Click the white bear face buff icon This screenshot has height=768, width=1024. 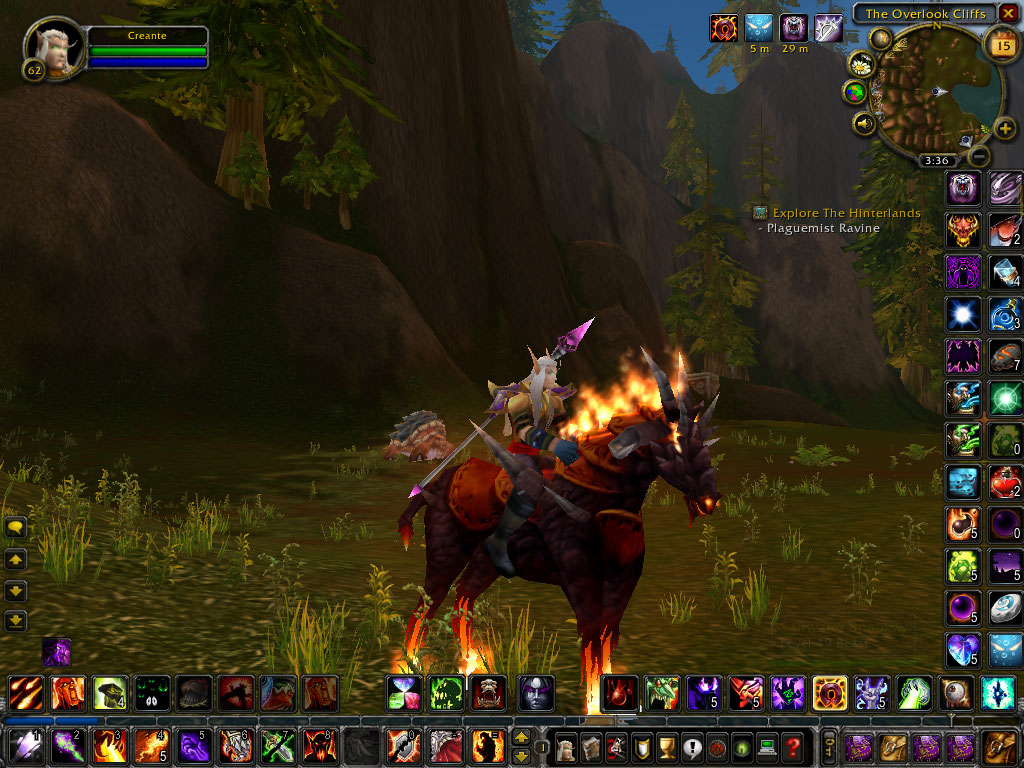point(794,27)
